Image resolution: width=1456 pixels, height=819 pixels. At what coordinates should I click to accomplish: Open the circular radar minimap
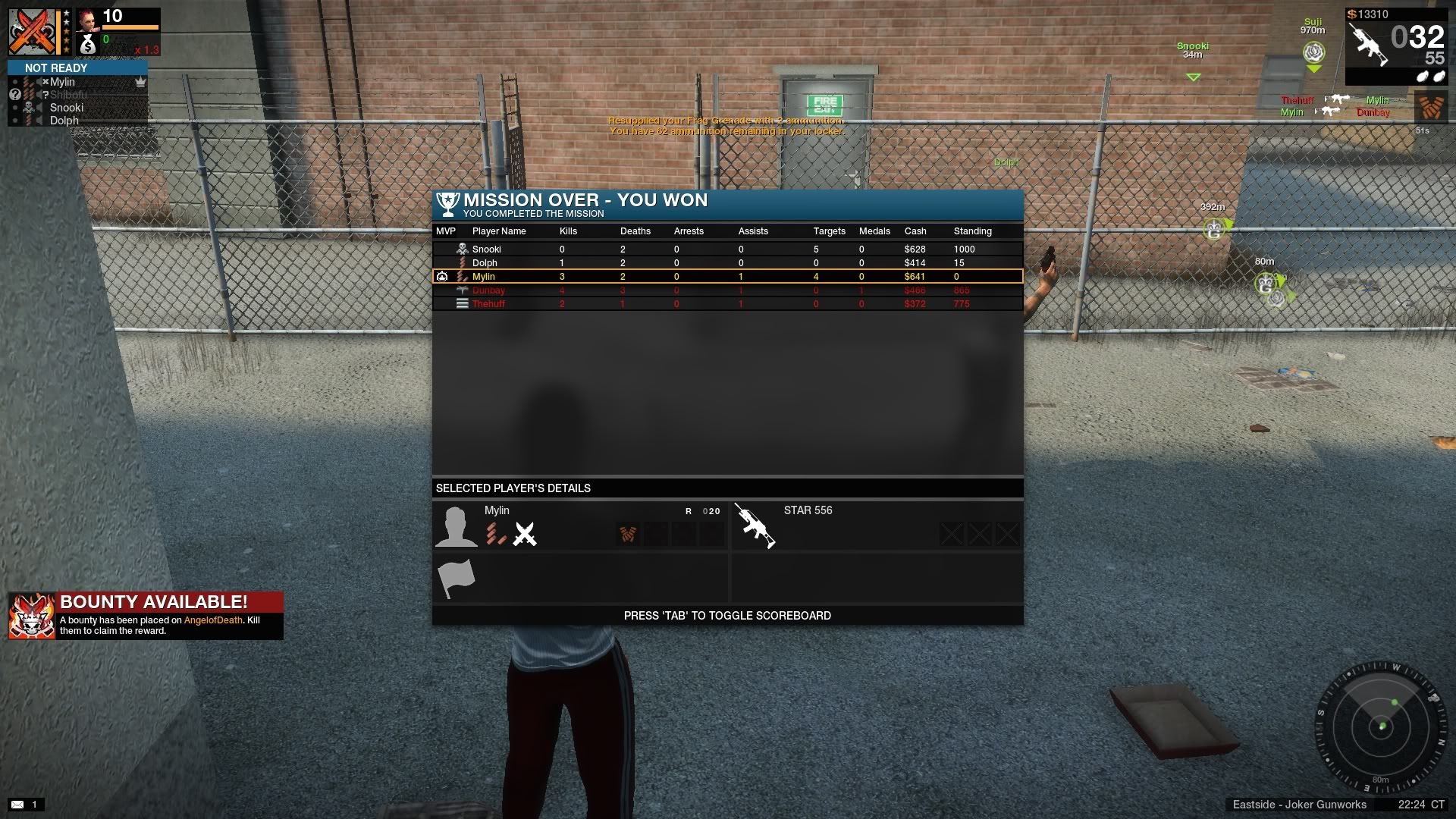pos(1382,726)
